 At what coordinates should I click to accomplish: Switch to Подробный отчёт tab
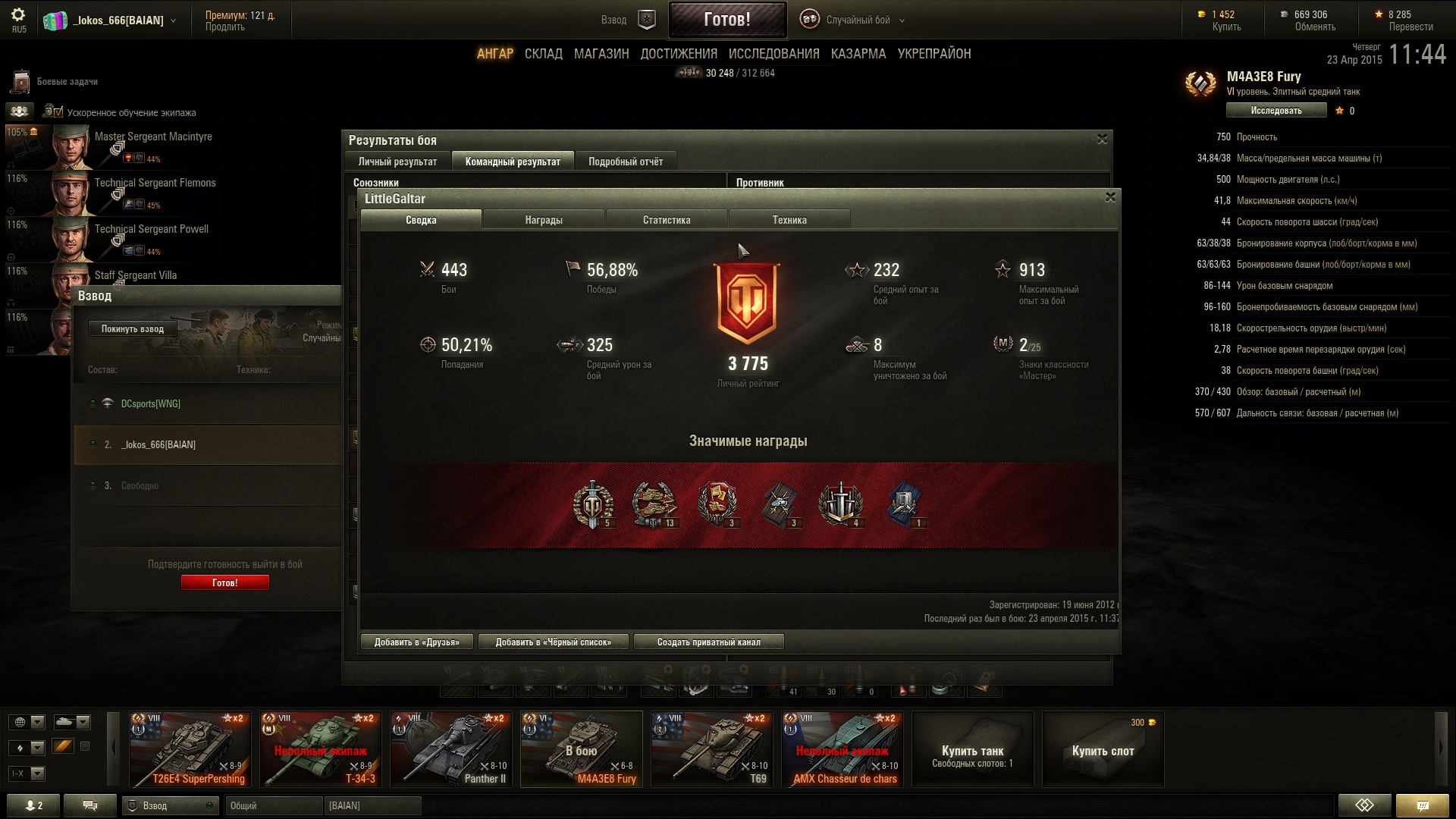pos(626,162)
